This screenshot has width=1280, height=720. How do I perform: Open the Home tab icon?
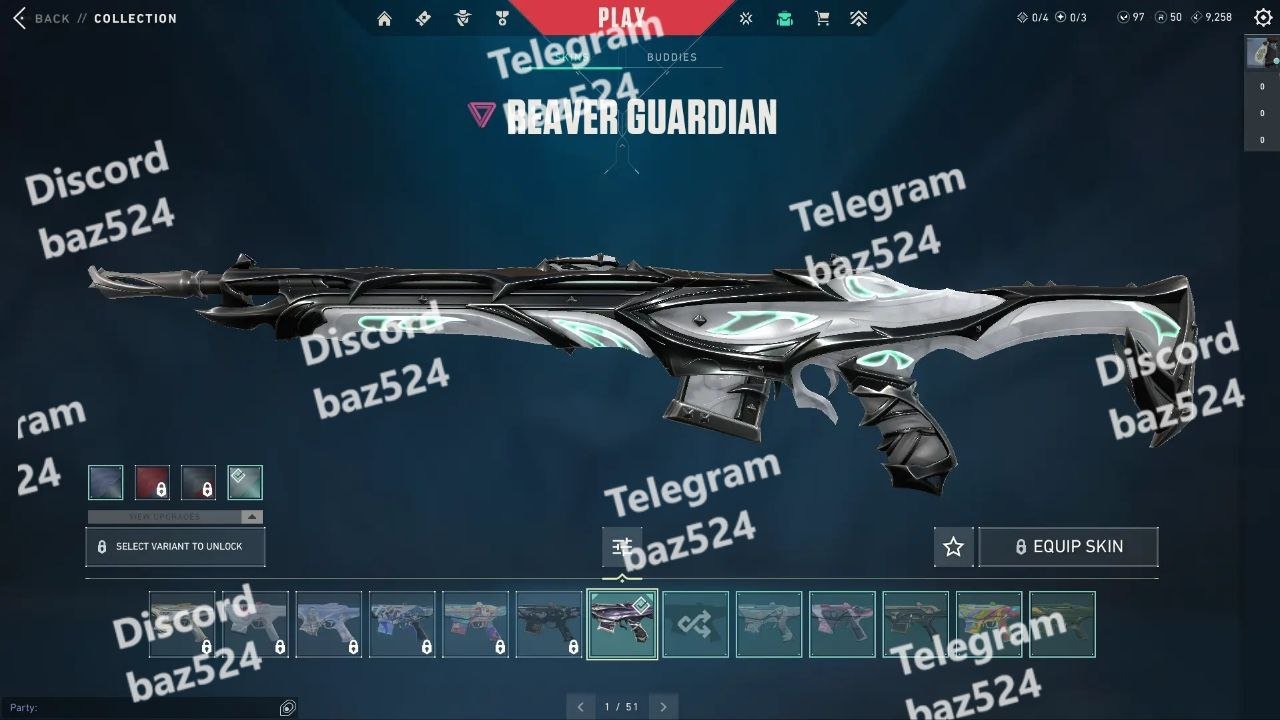pyautogui.click(x=384, y=18)
